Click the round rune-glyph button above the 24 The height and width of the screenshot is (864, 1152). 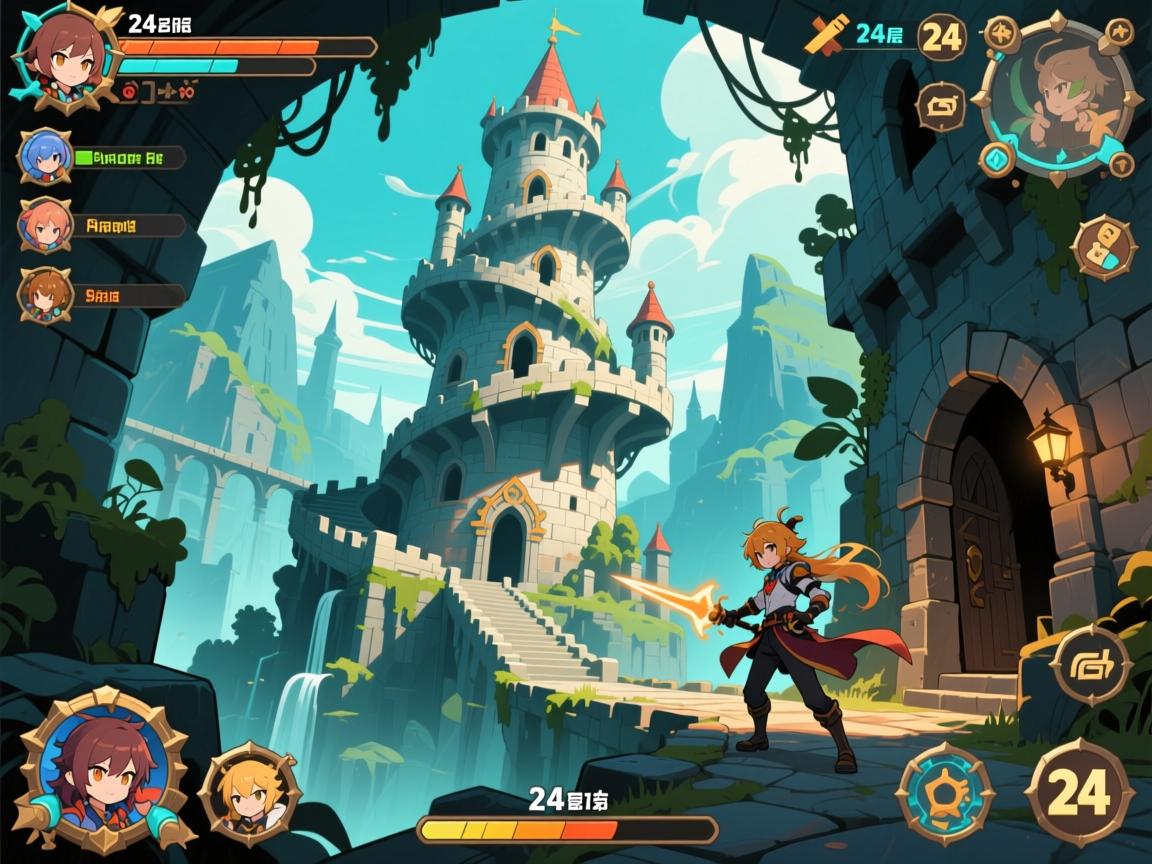point(1090,664)
